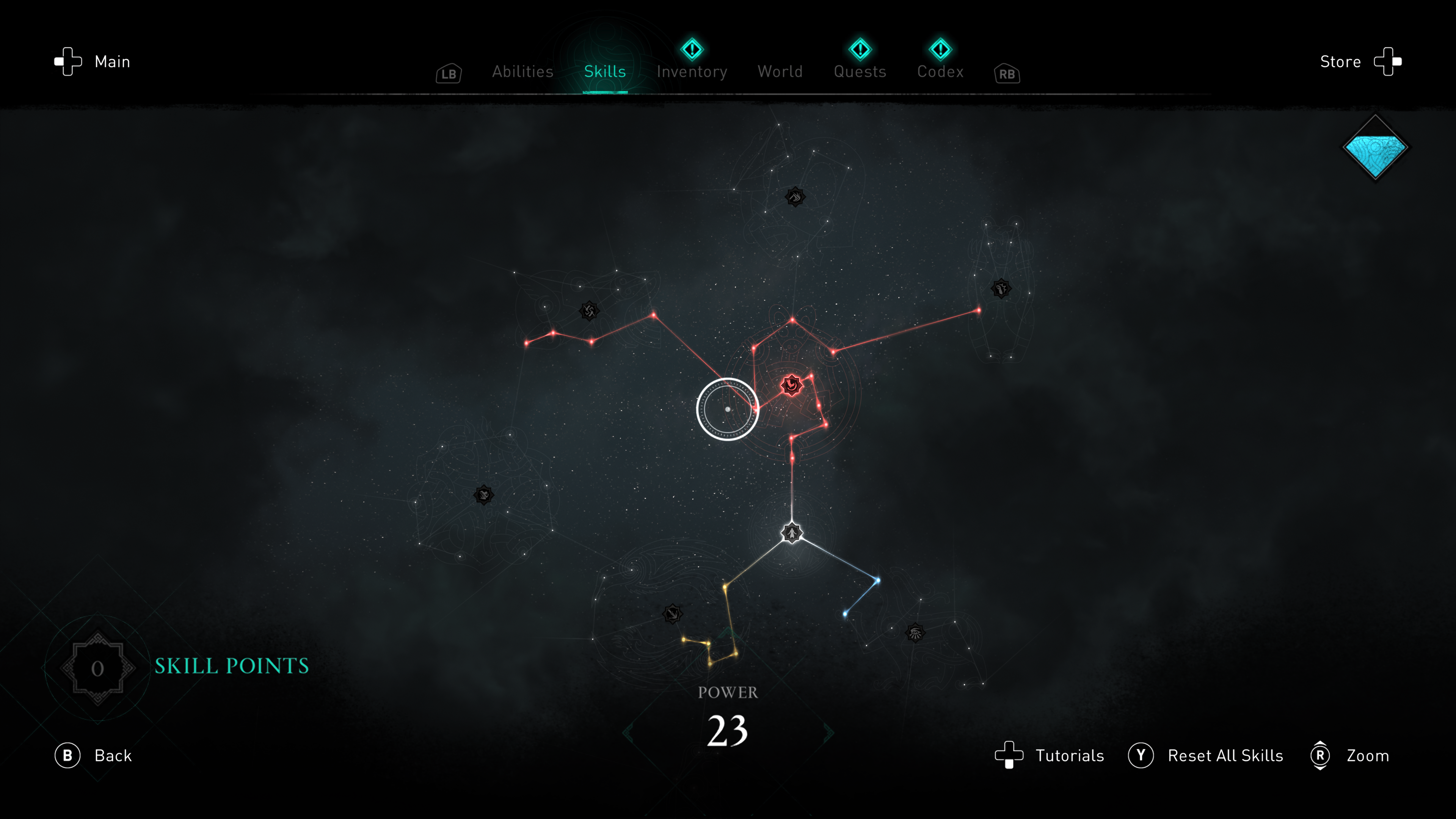Open the Inventory tab
The image size is (1456, 819).
(691, 72)
